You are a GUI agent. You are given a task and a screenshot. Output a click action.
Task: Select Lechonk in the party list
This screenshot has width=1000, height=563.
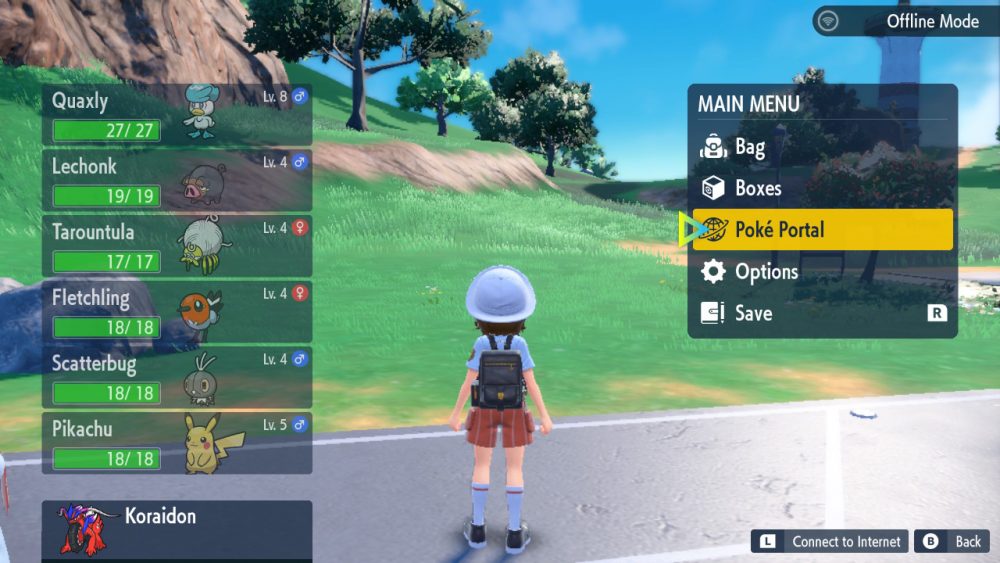[177, 179]
